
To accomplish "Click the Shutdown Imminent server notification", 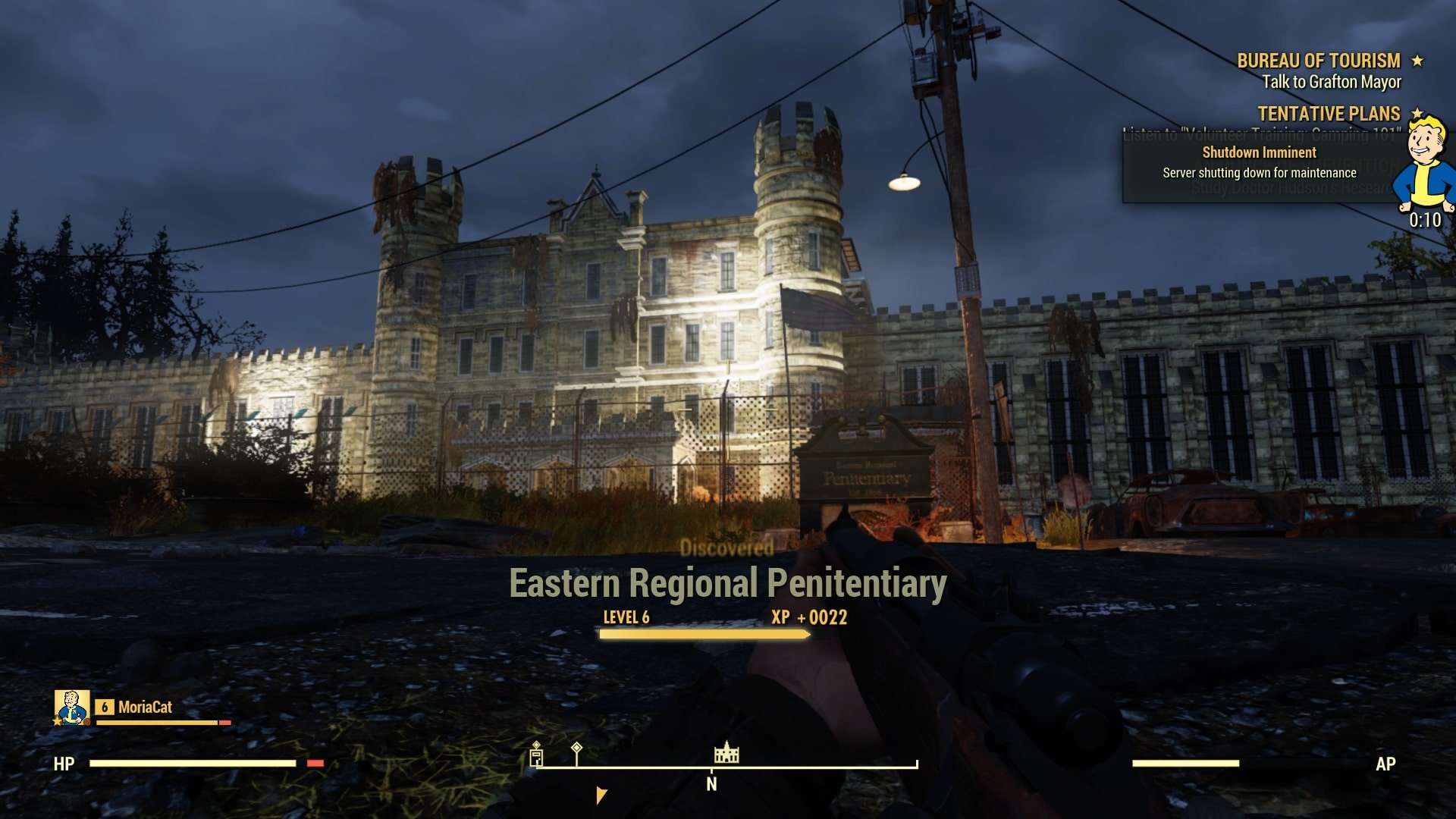I will [x=1259, y=162].
